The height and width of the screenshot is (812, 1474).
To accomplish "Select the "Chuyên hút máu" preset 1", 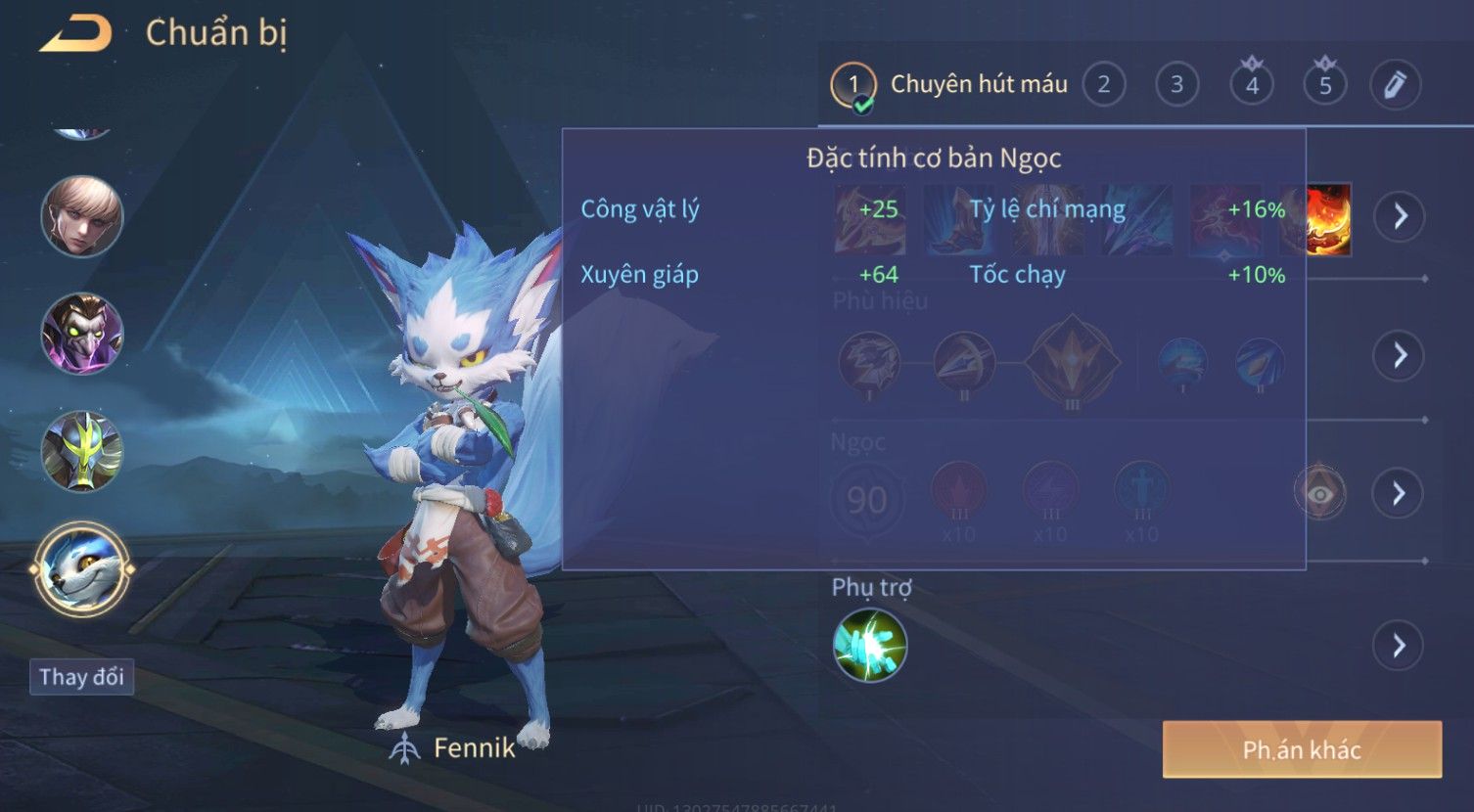I will (x=853, y=85).
